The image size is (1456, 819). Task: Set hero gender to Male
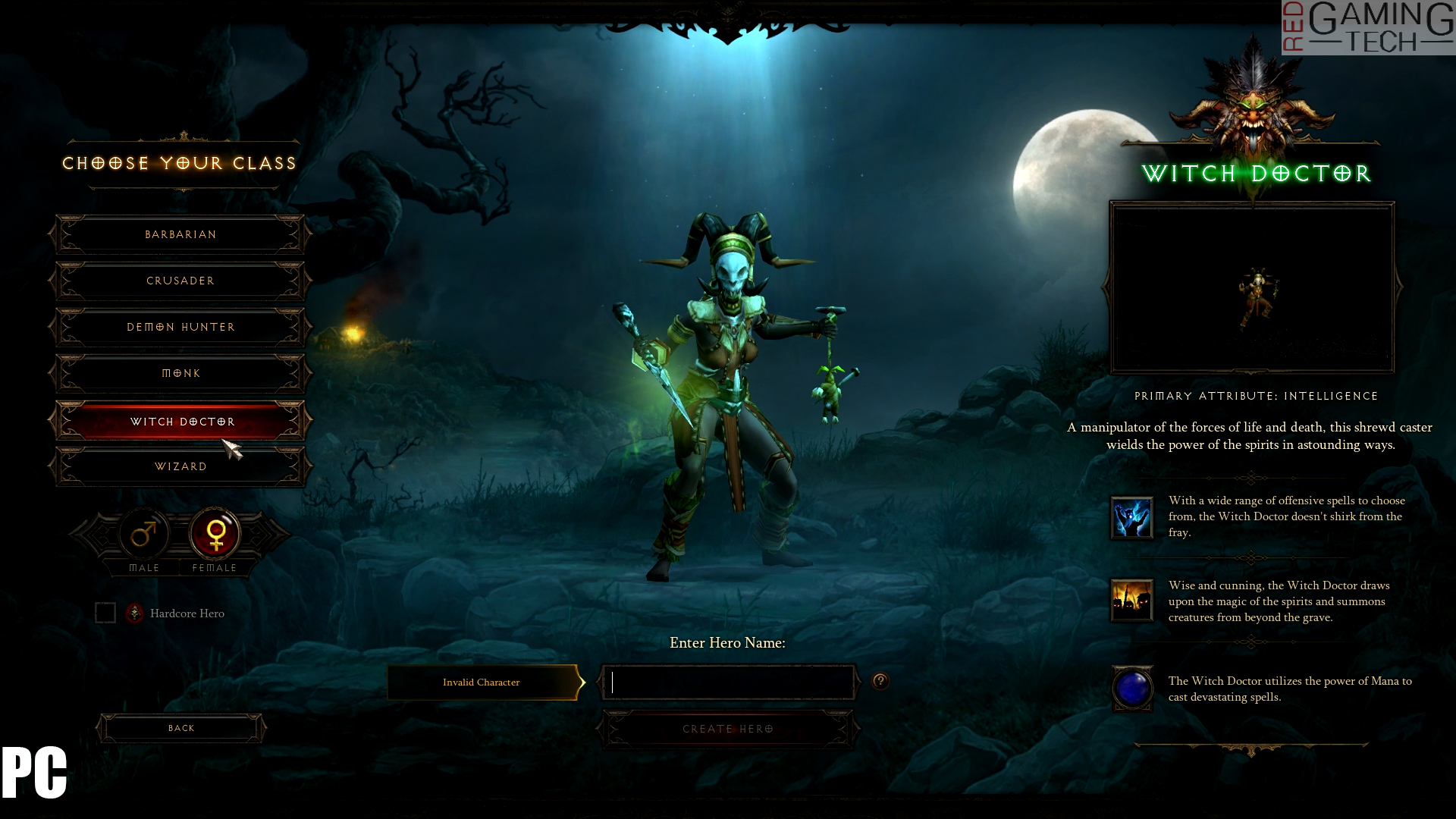(x=144, y=535)
